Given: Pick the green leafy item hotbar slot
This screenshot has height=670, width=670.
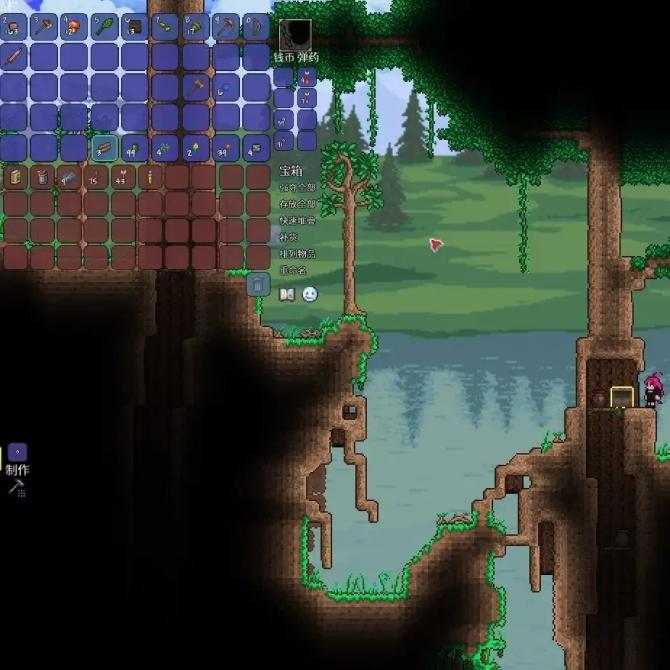Looking at the screenshot, I should (x=105, y=27).
